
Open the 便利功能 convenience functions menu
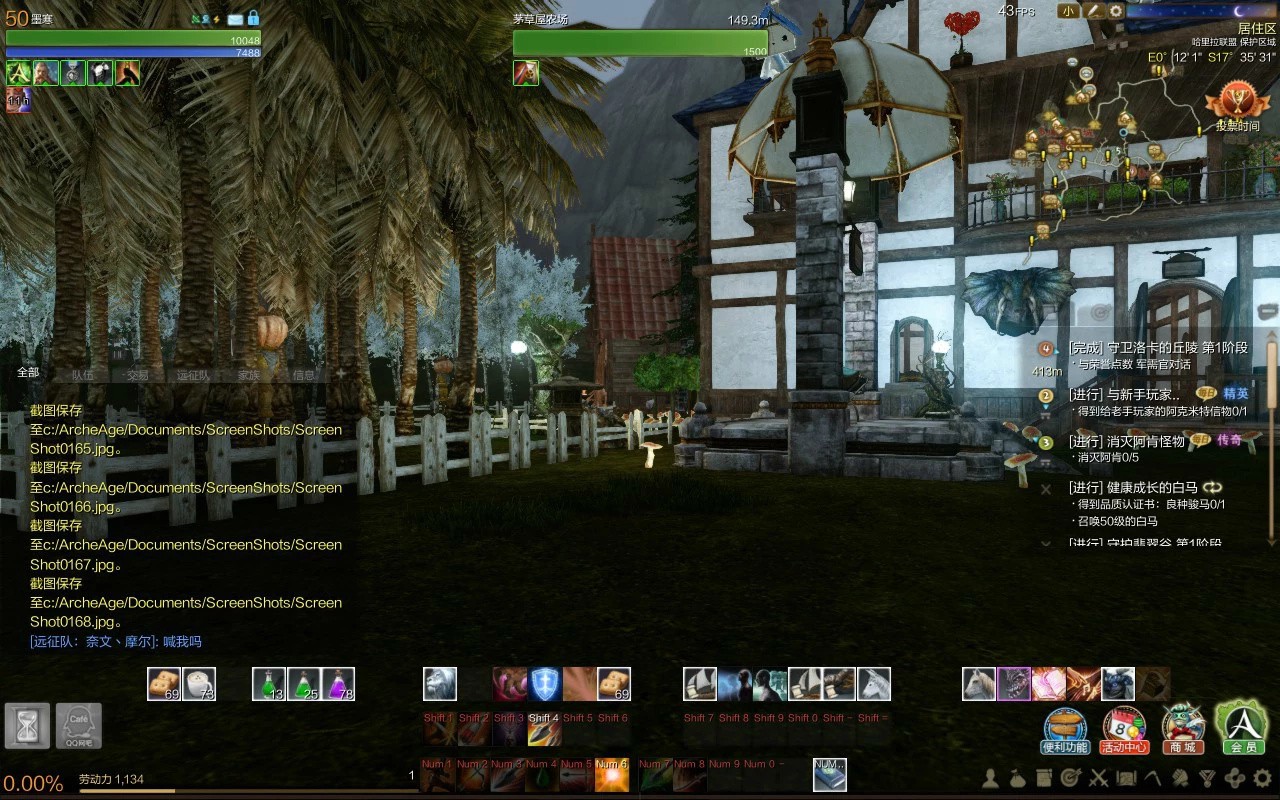tap(1065, 729)
